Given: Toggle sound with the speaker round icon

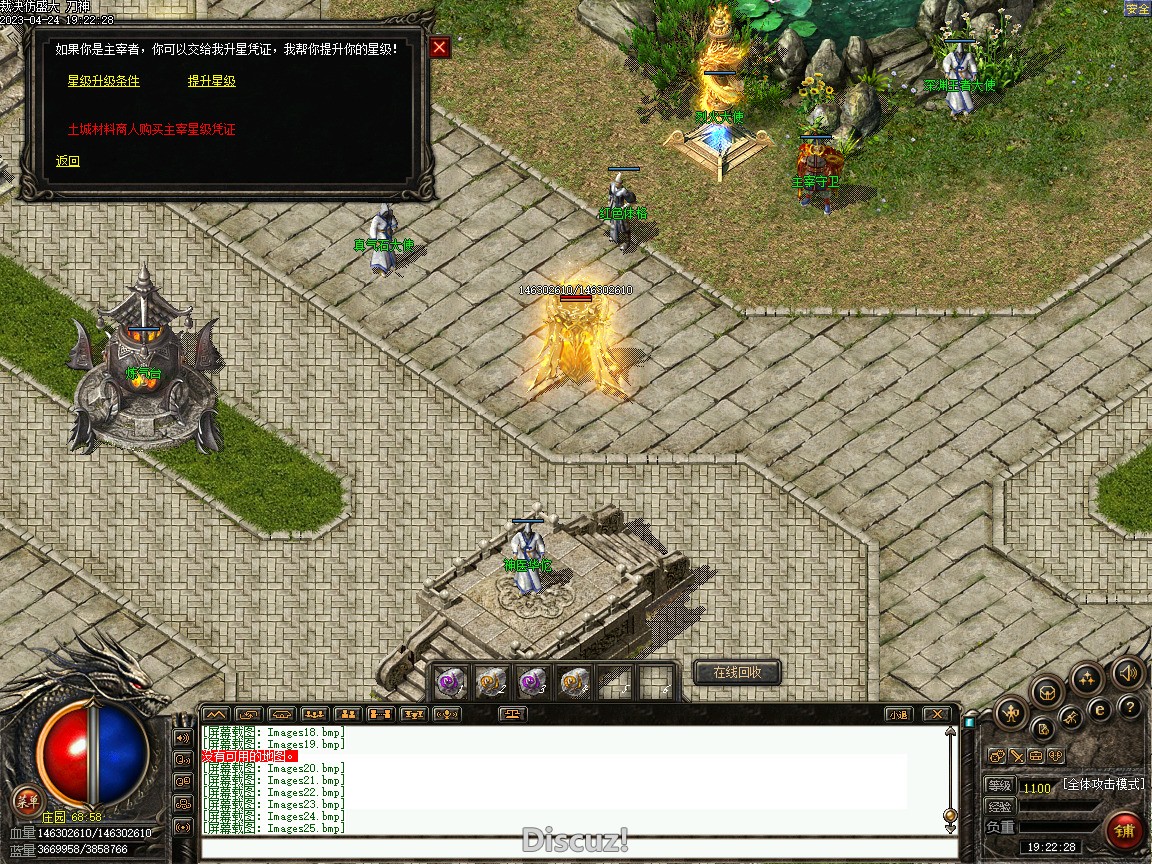Looking at the screenshot, I should pos(1128,672).
